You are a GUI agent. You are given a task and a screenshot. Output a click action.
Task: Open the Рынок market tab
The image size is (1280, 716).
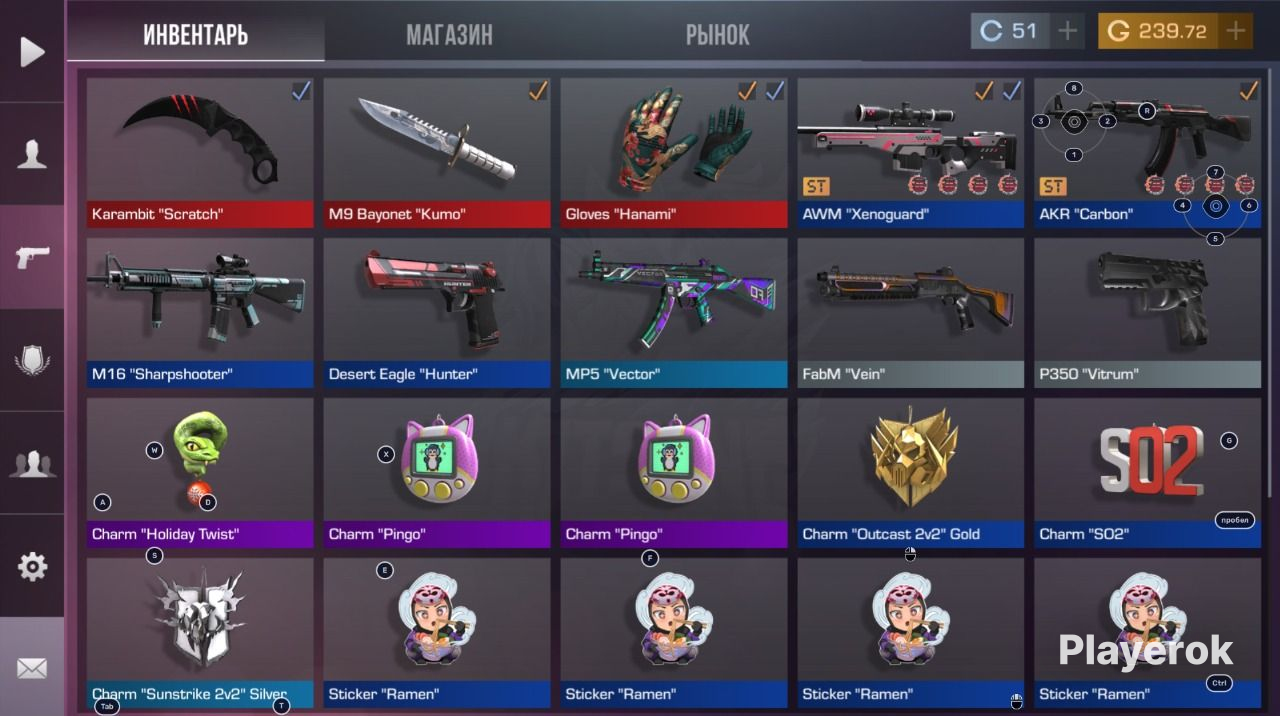[717, 35]
